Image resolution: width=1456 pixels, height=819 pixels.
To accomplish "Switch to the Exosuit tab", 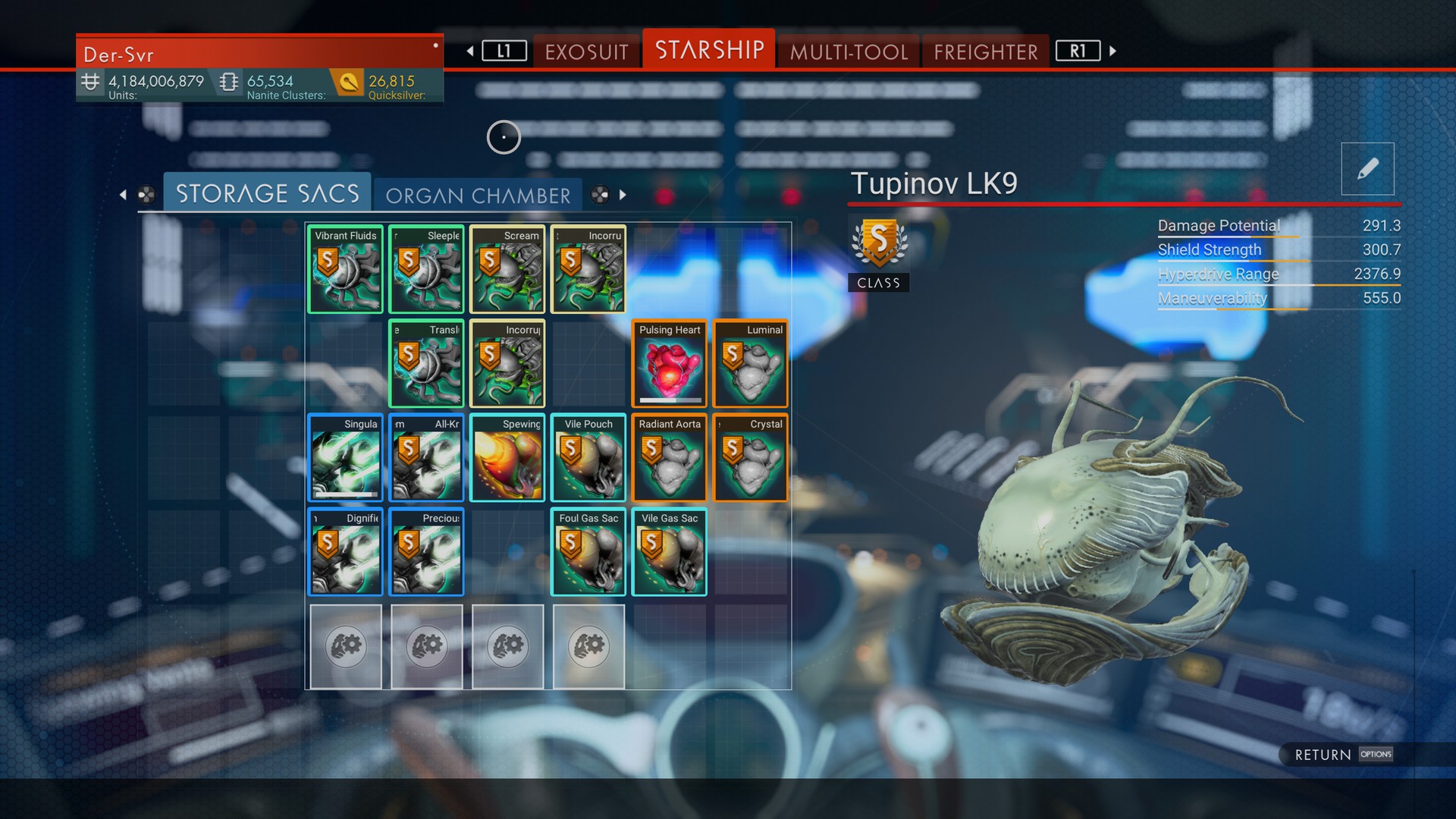I will click(586, 52).
